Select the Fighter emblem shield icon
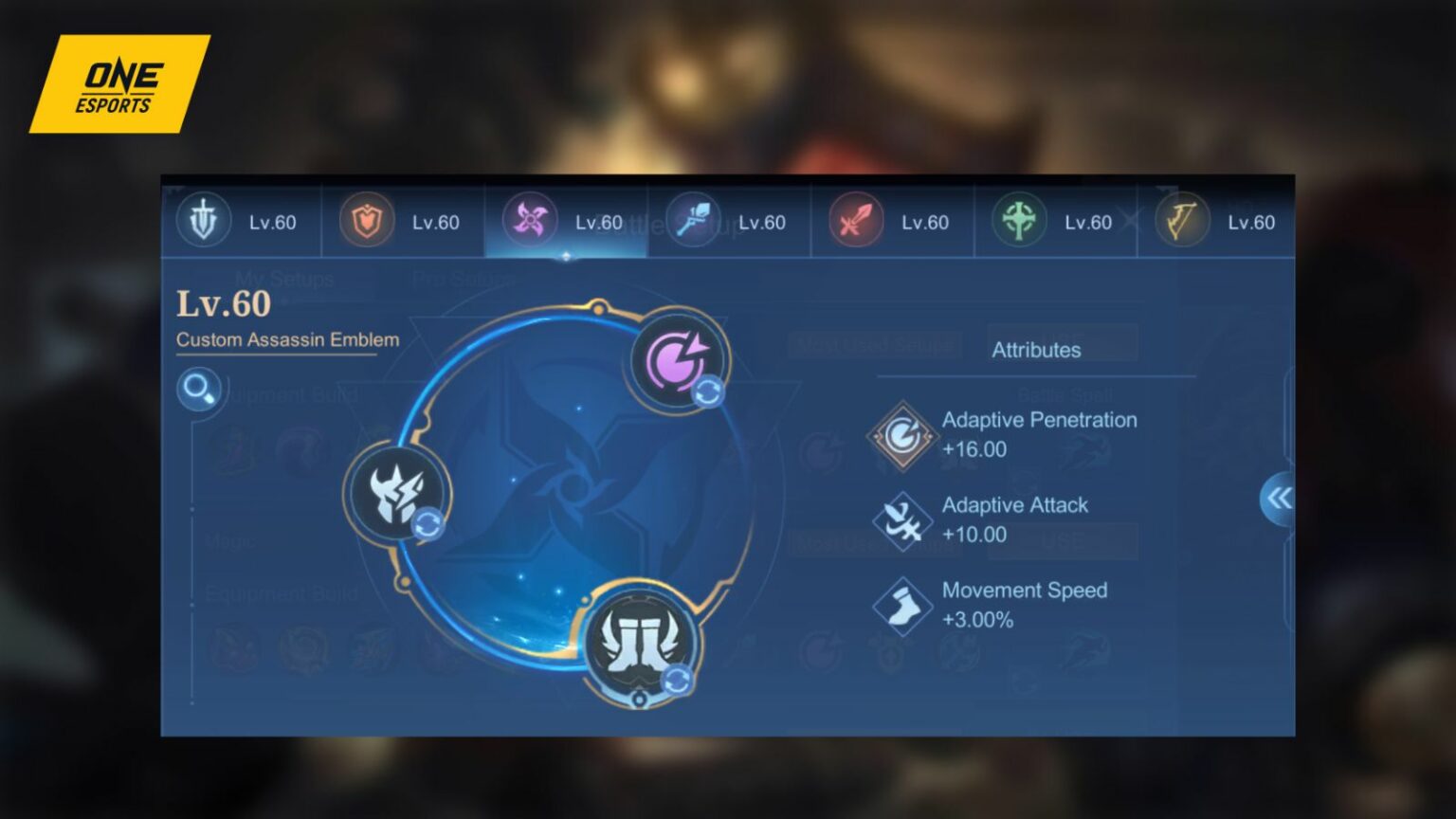The width and height of the screenshot is (1456, 819). click(368, 219)
